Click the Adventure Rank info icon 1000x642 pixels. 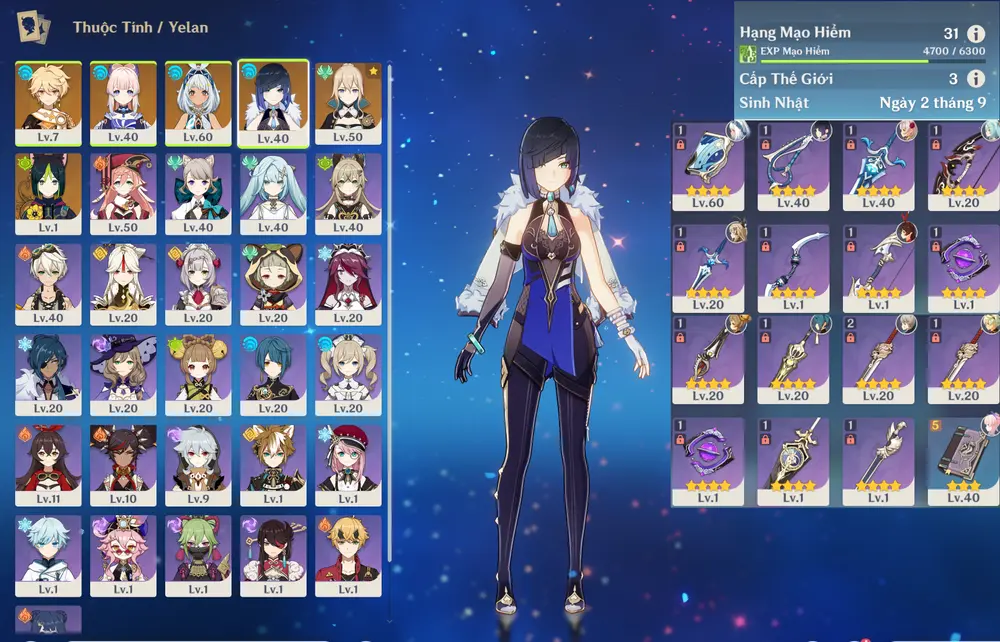[977, 34]
